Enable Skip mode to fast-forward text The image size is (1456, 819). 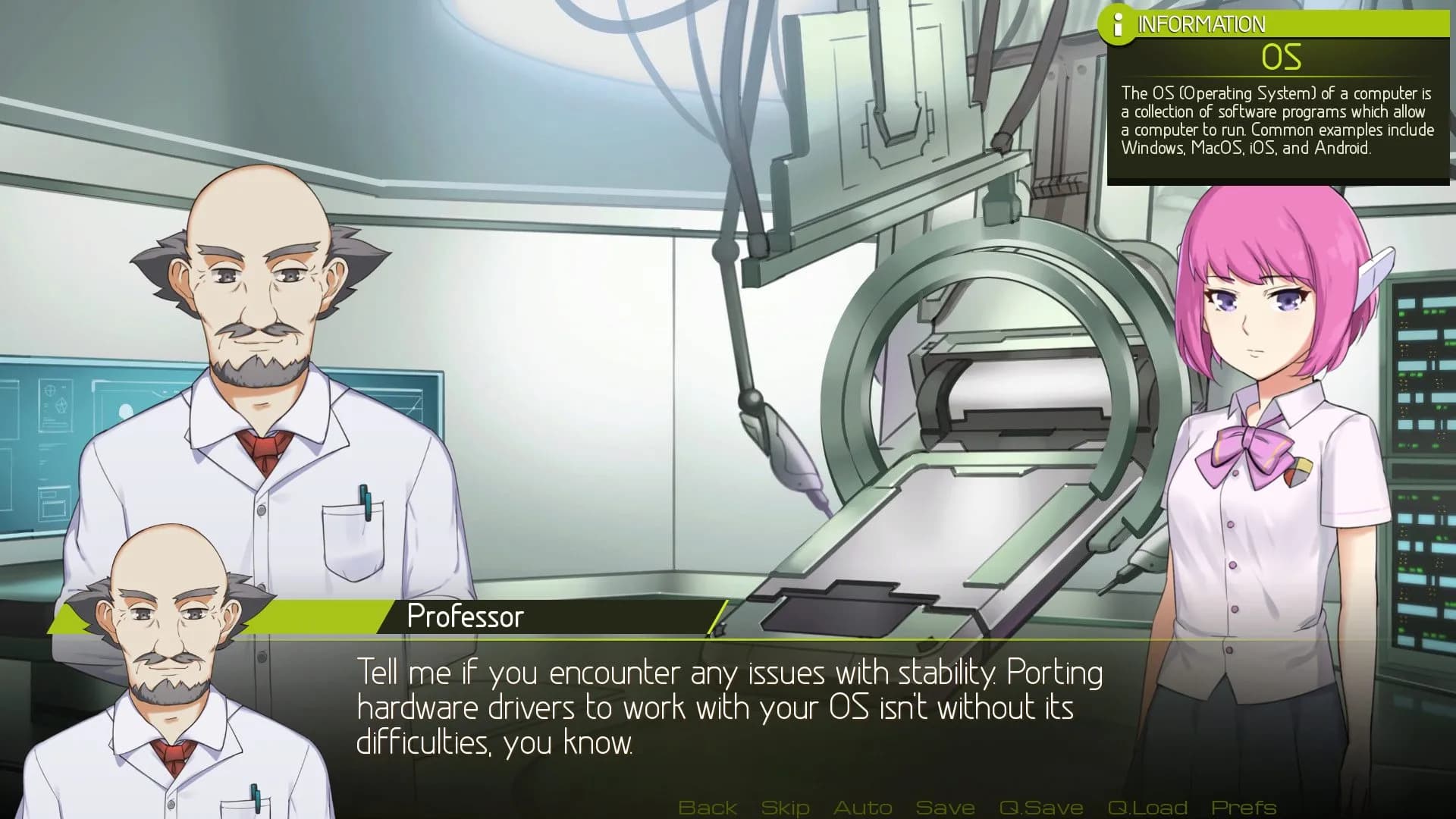pos(785,807)
